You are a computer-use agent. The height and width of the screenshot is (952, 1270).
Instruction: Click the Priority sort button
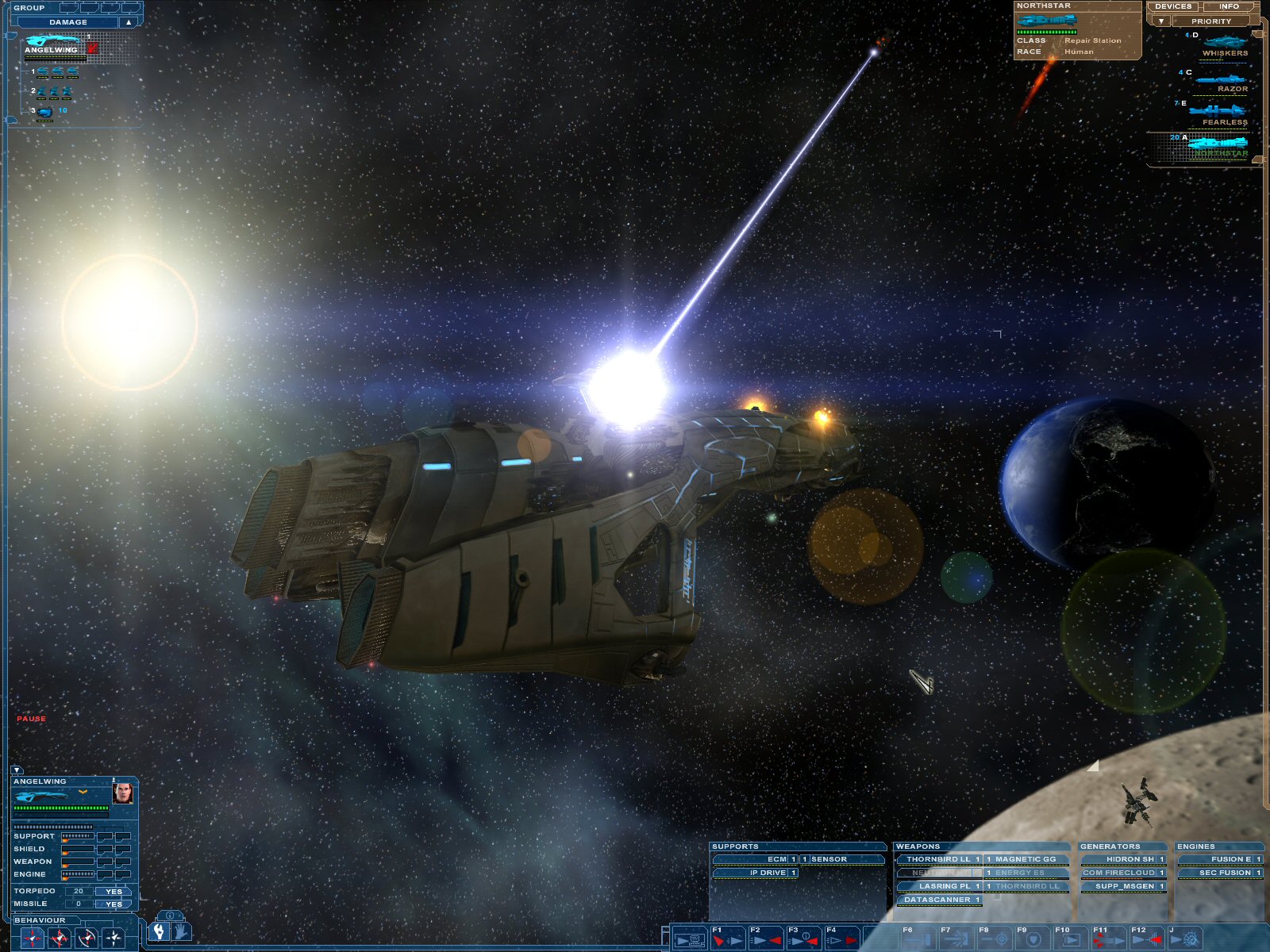pyautogui.click(x=1210, y=21)
